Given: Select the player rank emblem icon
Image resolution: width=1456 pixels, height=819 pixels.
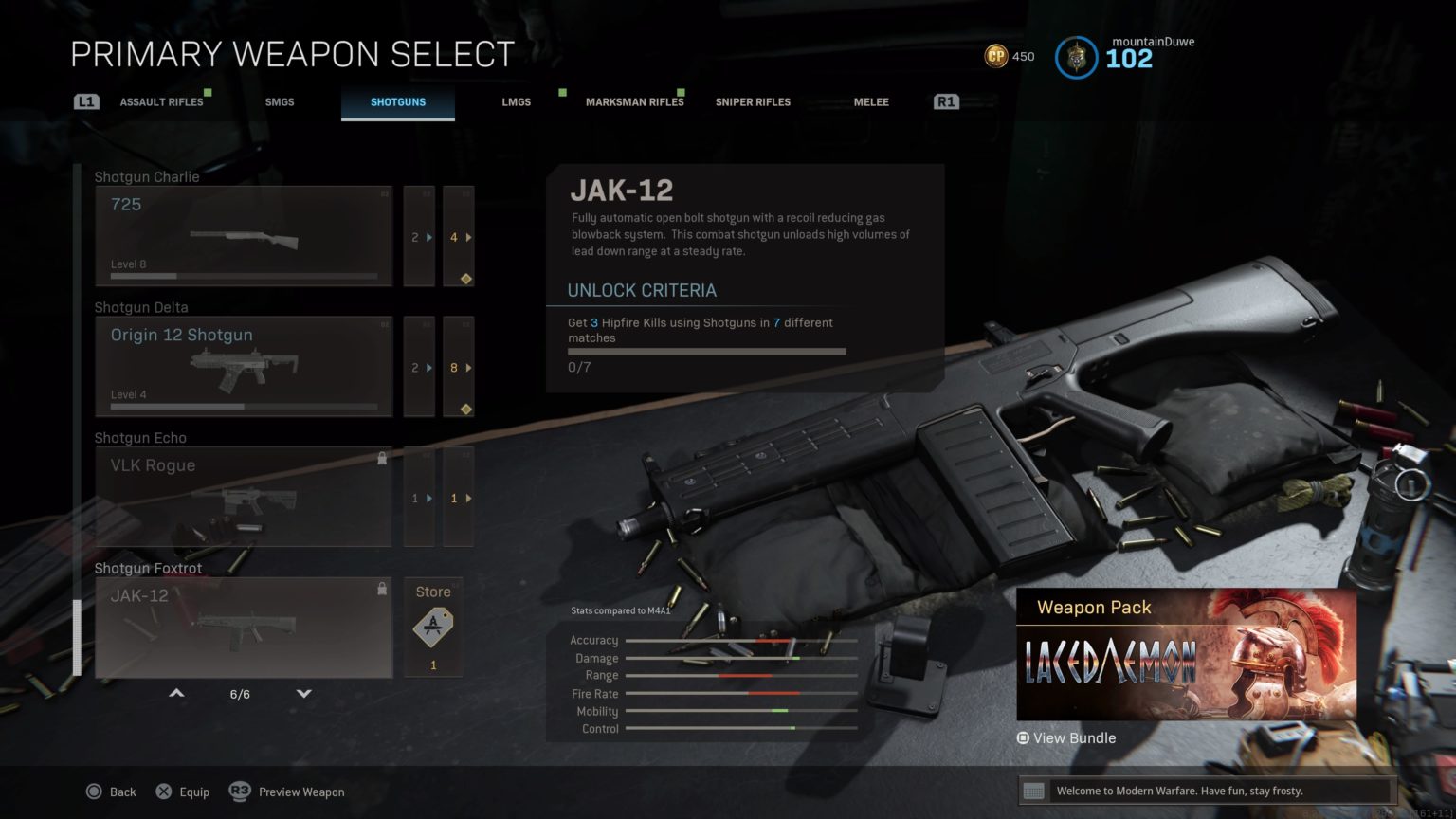Looking at the screenshot, I should [1075, 58].
